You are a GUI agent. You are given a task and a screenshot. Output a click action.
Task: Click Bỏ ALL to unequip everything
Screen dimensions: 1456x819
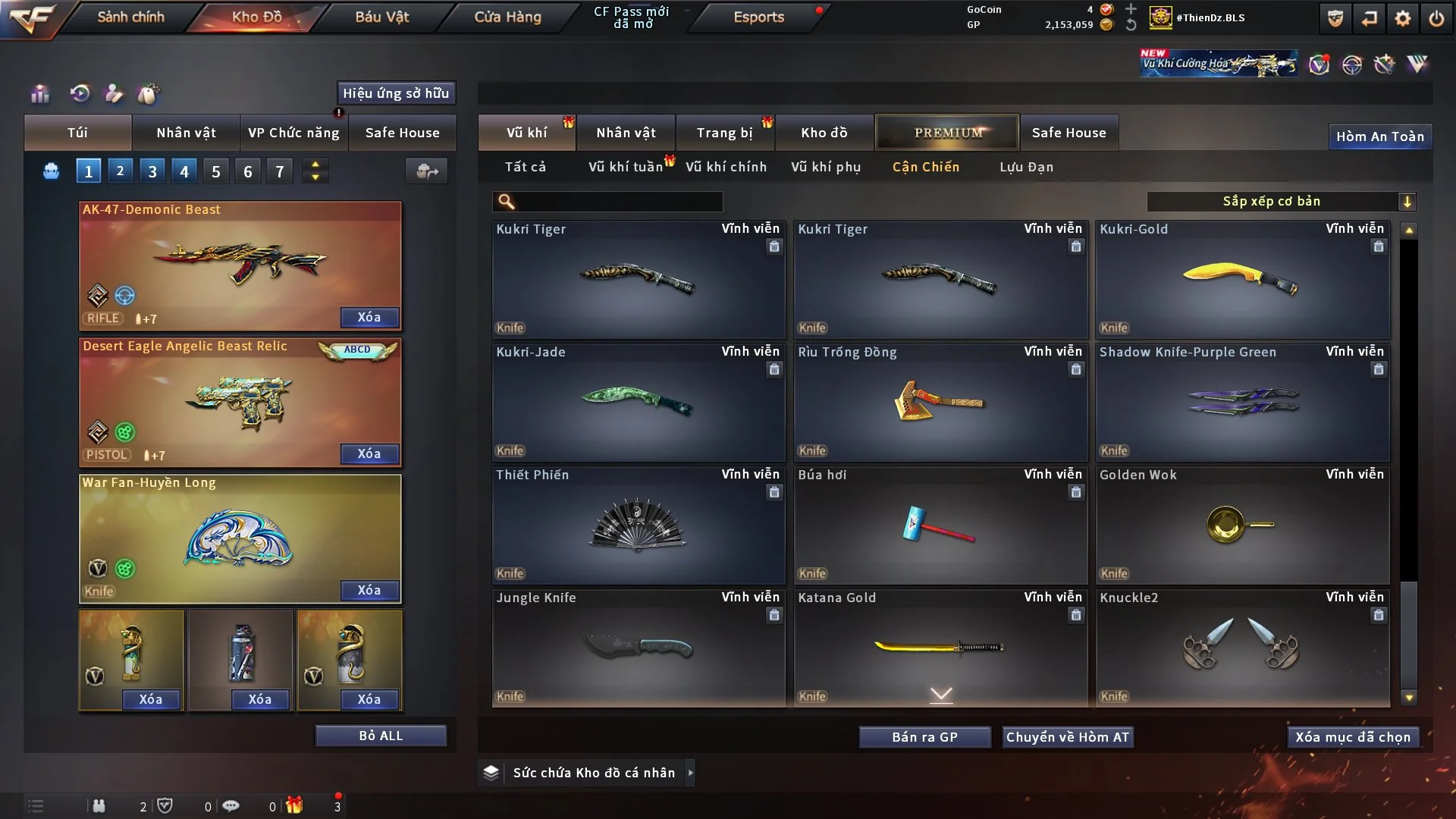click(x=381, y=736)
